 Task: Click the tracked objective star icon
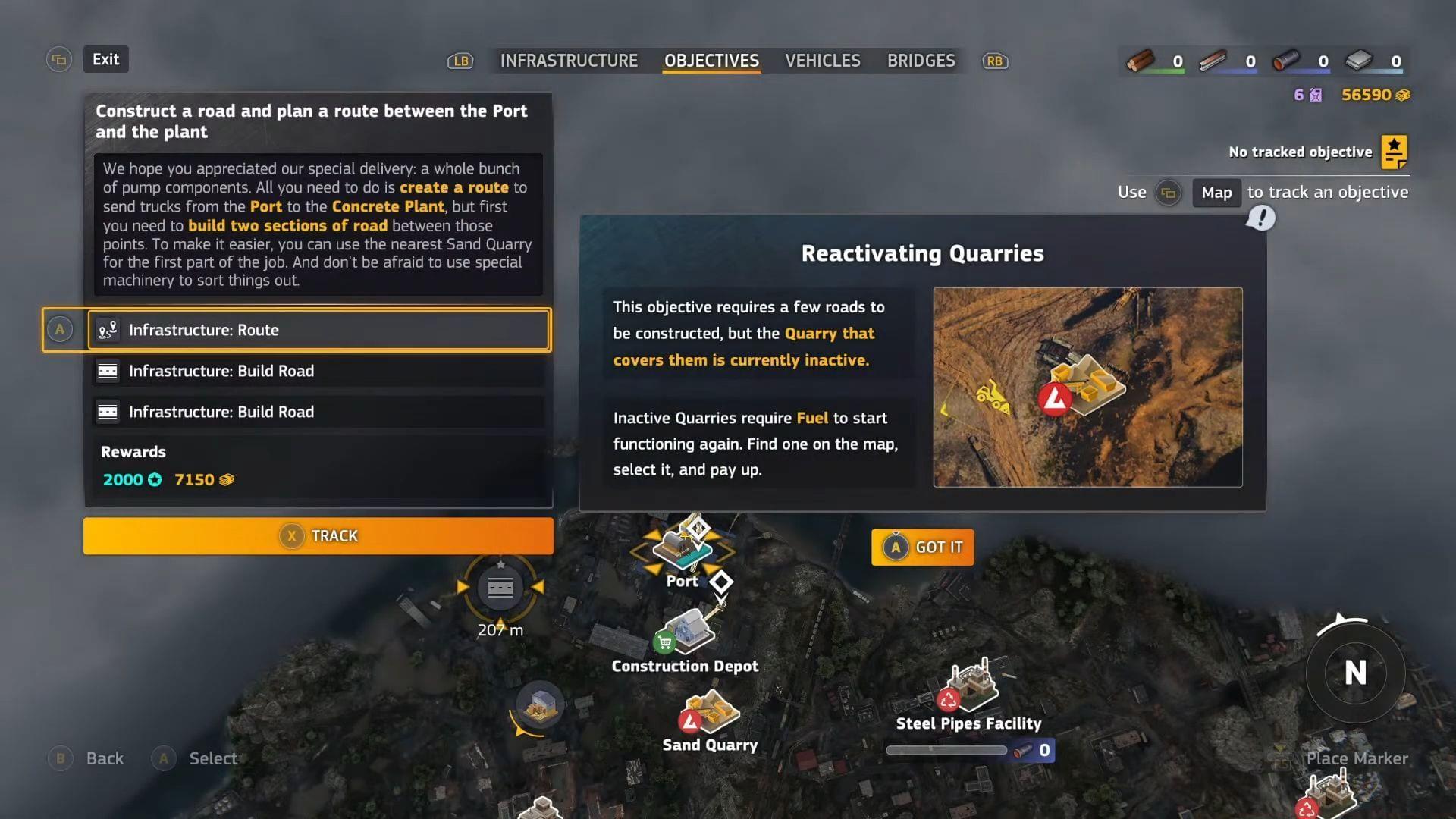(1394, 152)
